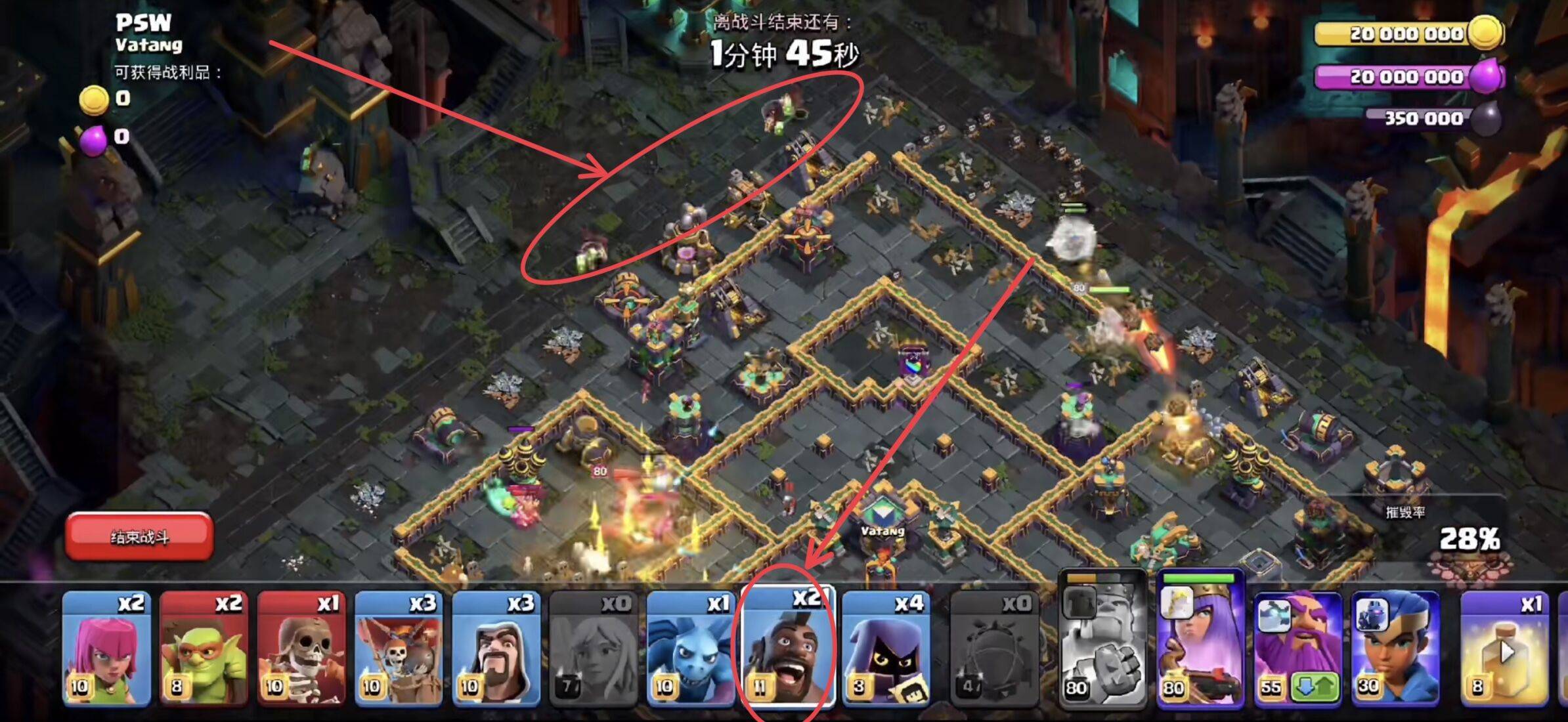Pick the Wall Breaker skeleton card

click(x=301, y=648)
